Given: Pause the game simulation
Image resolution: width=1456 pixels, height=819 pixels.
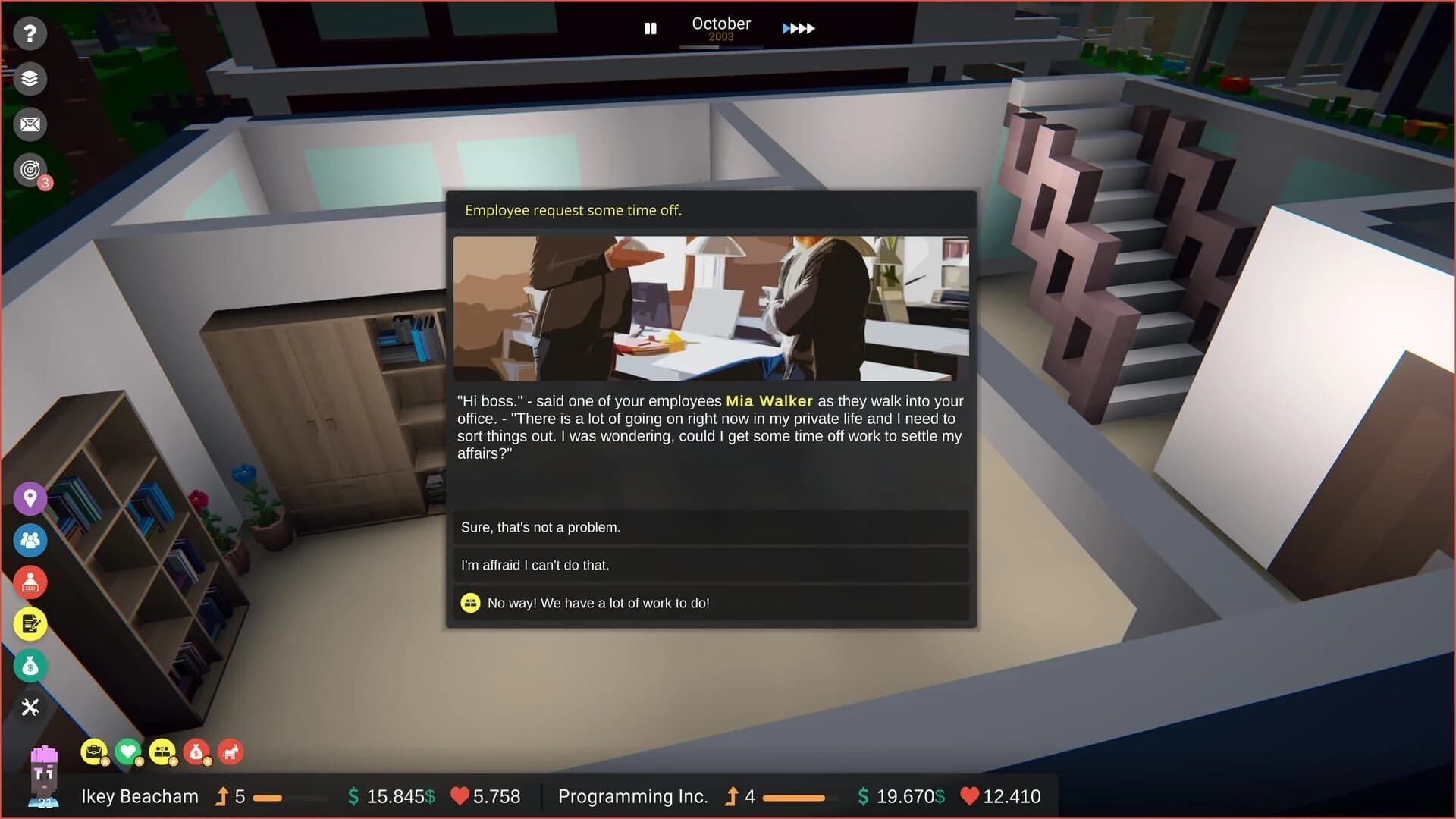Looking at the screenshot, I should 651,28.
